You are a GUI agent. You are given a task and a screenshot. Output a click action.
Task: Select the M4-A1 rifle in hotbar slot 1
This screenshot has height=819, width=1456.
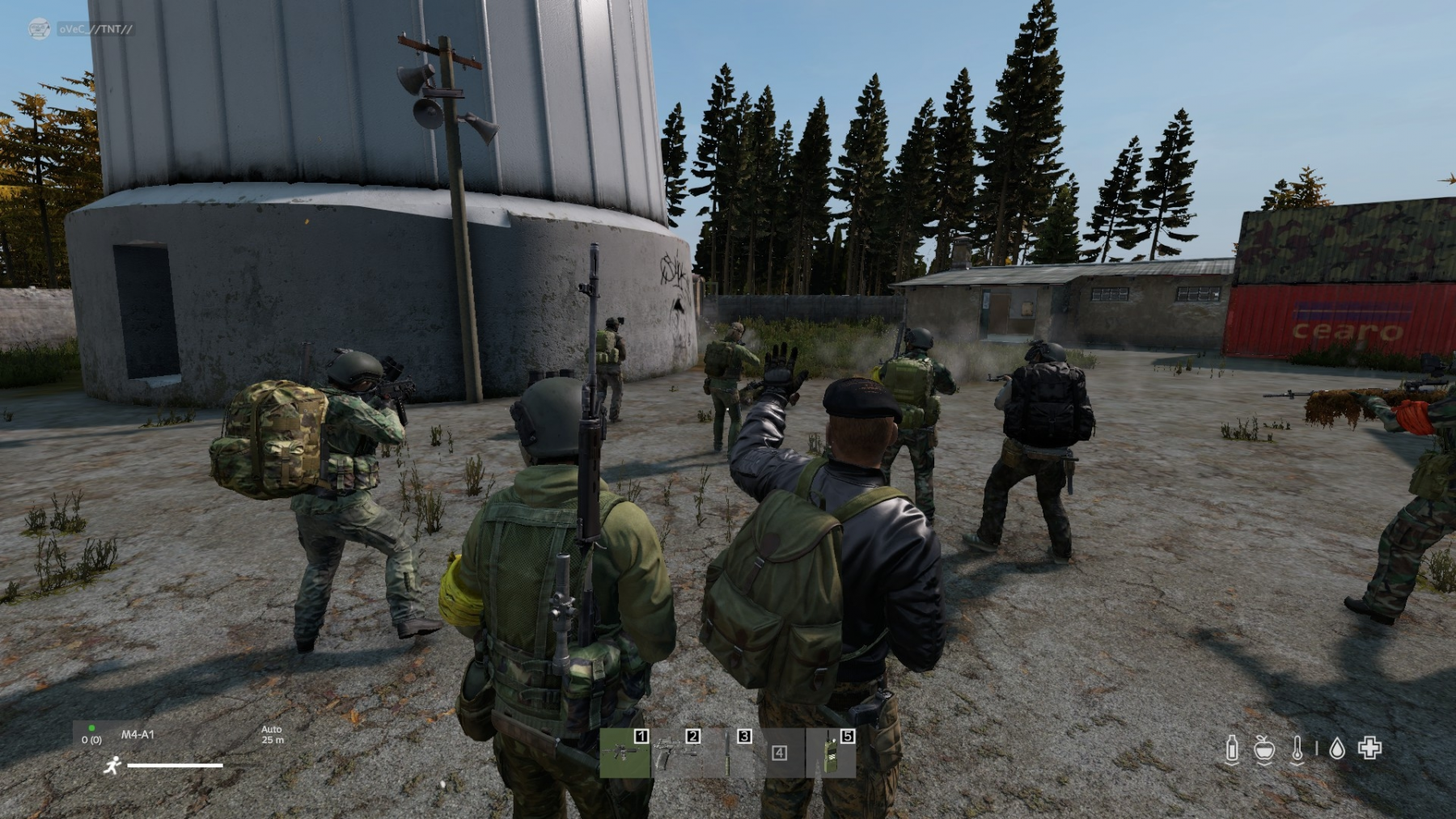[x=624, y=753]
